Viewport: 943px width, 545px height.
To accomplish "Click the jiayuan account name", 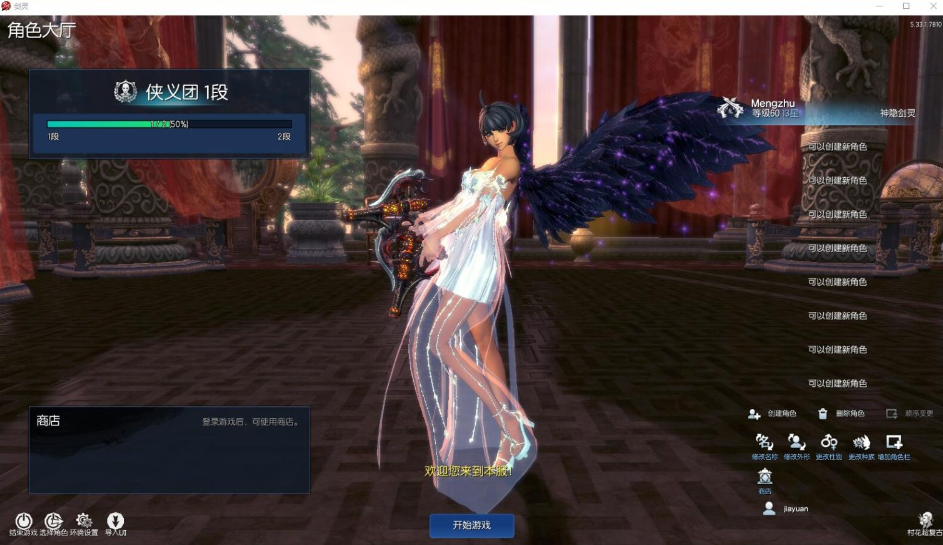I will 796,508.
